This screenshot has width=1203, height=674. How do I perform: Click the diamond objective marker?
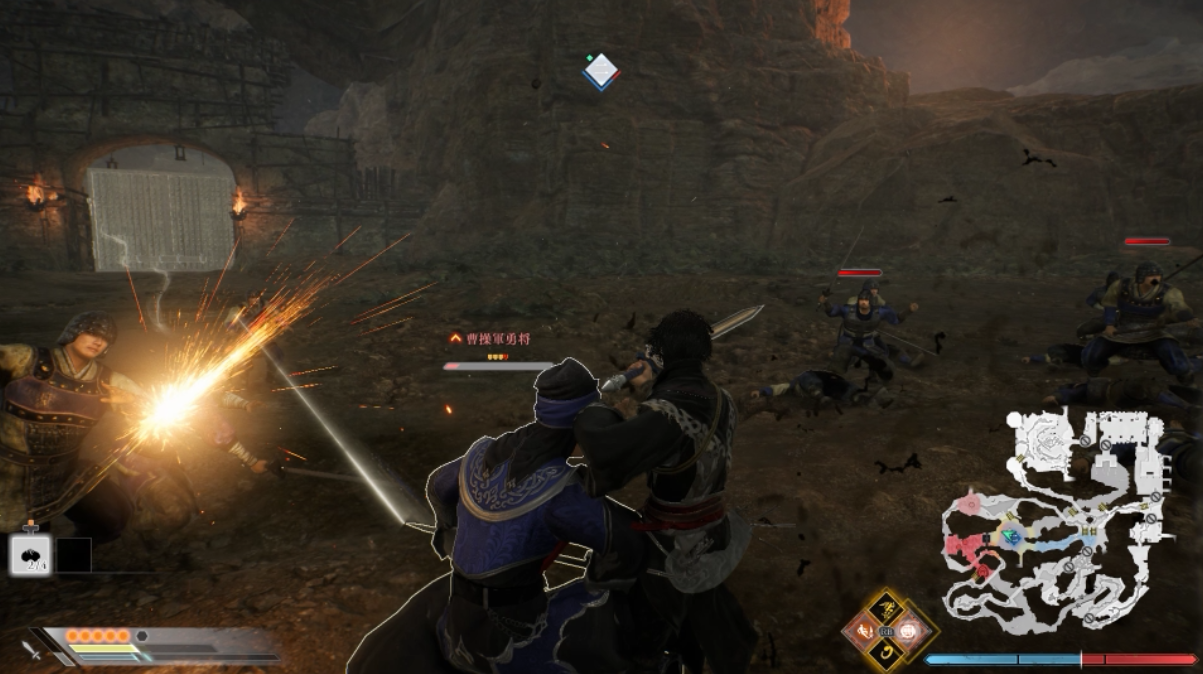pyautogui.click(x=601, y=71)
